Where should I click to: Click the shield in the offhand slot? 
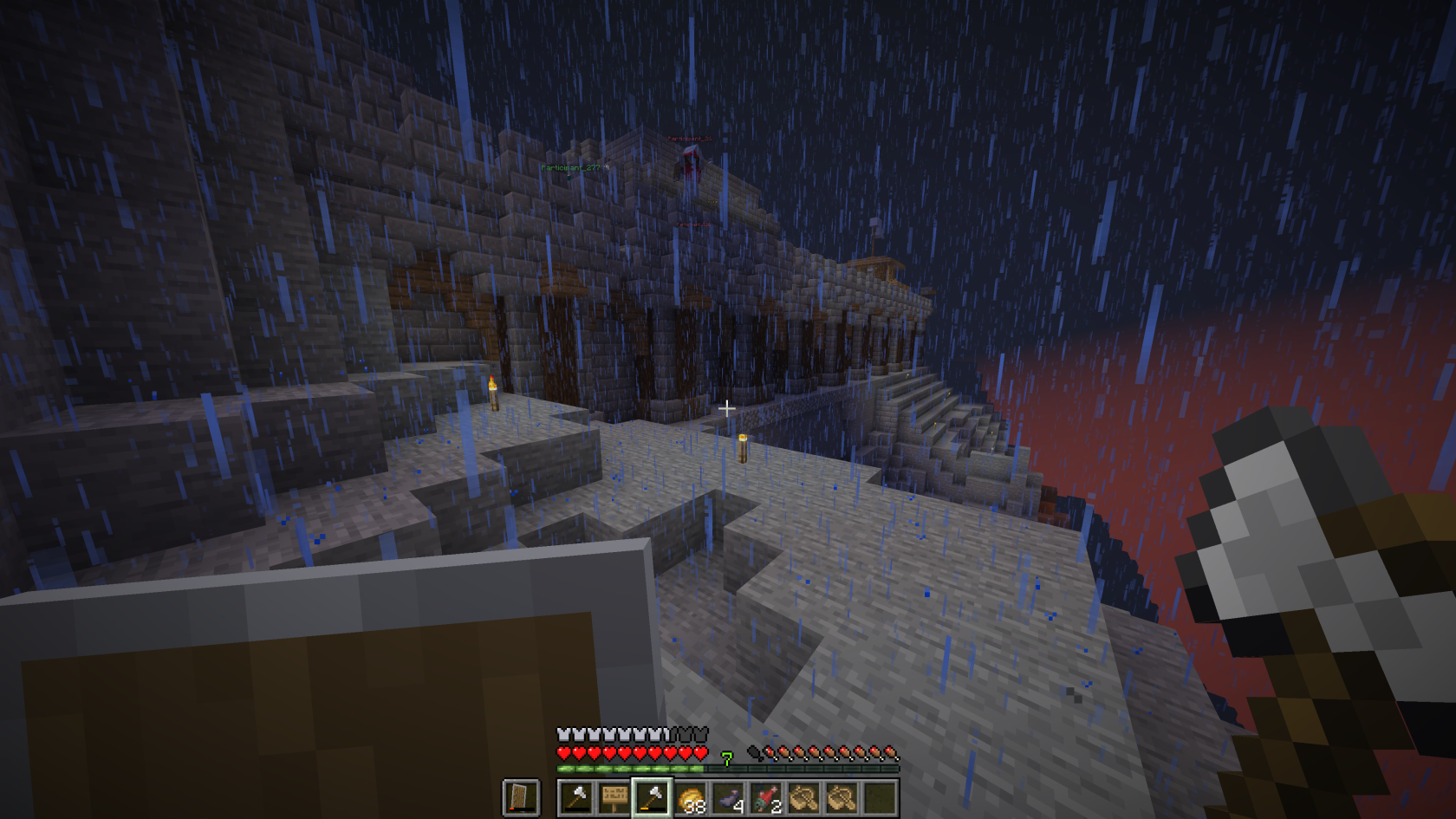point(521,797)
